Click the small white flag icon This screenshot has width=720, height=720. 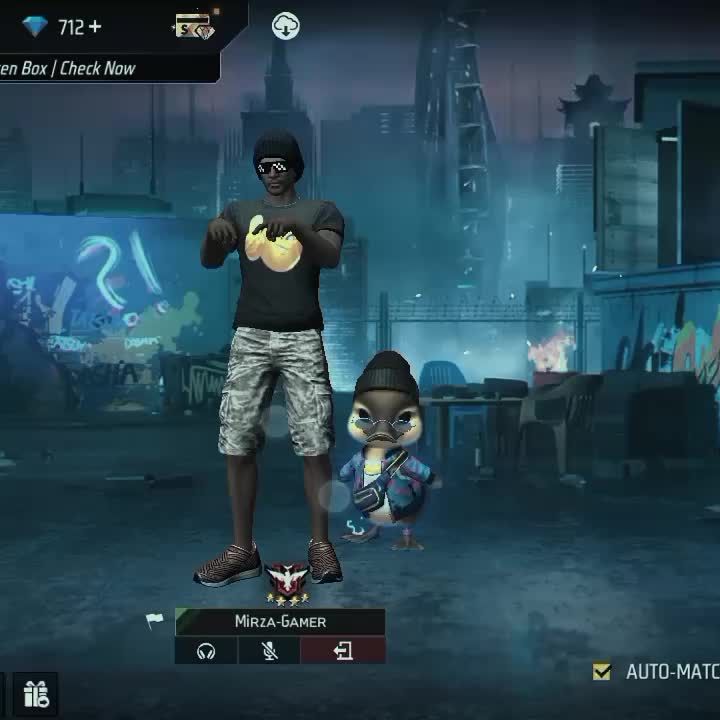[154, 621]
